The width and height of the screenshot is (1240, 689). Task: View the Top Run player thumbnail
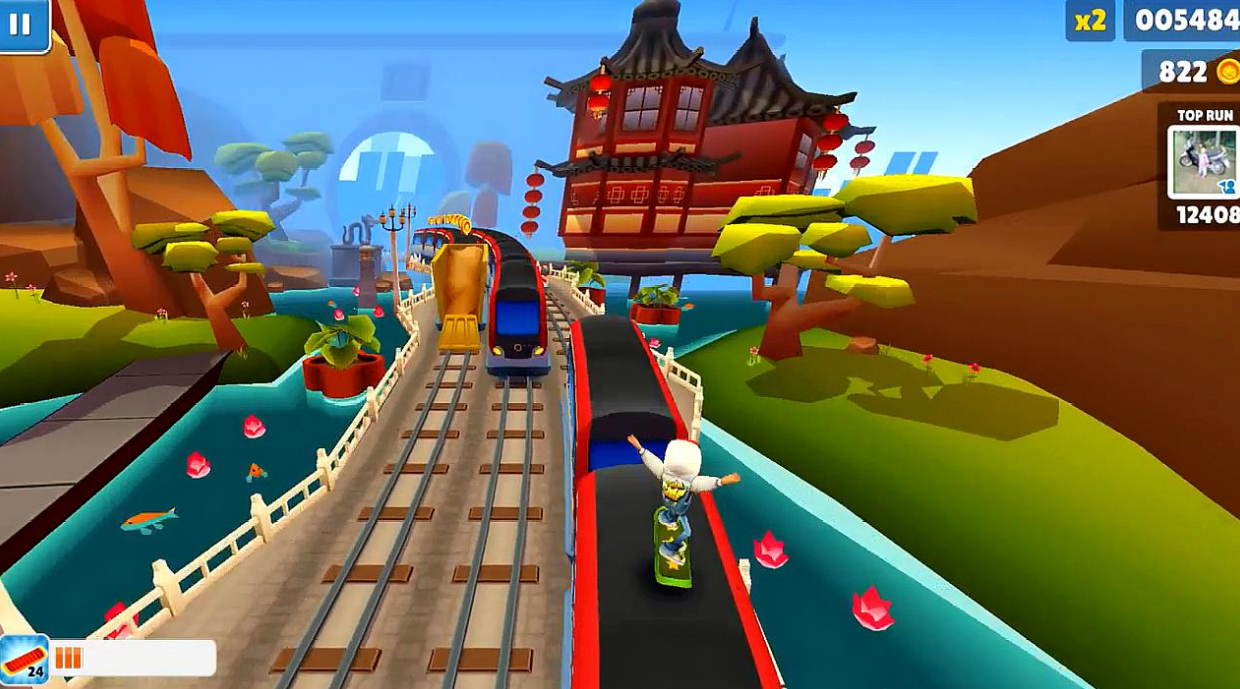pos(1204,162)
